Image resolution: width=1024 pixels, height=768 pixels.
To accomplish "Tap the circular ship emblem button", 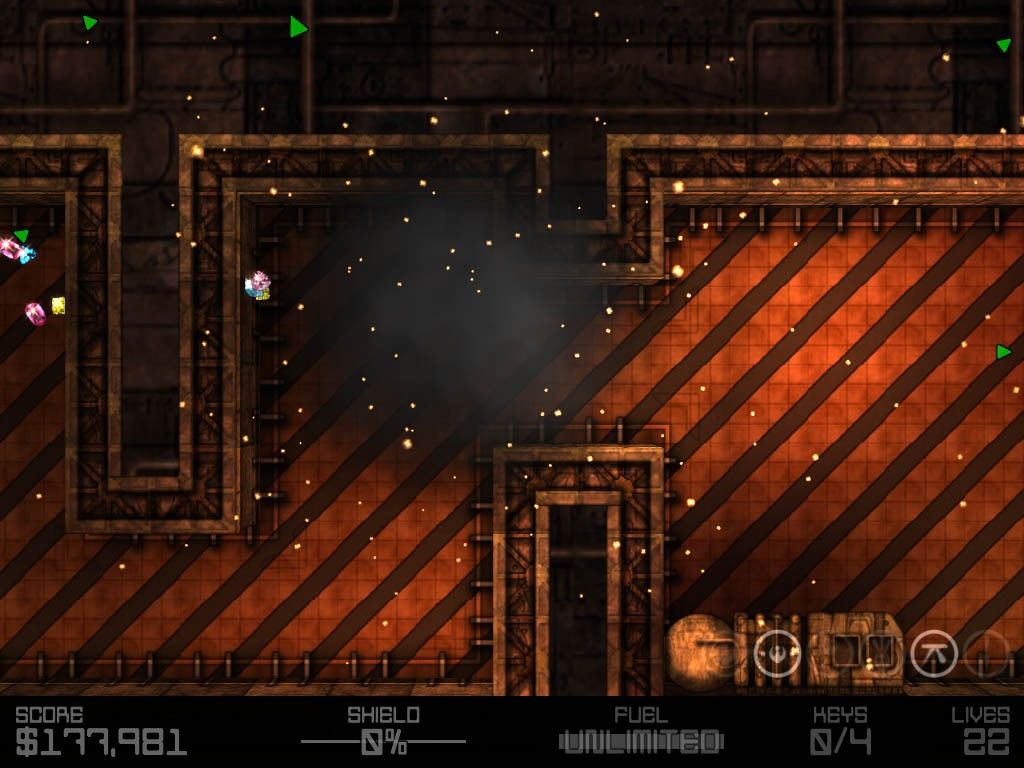I will (777, 654).
